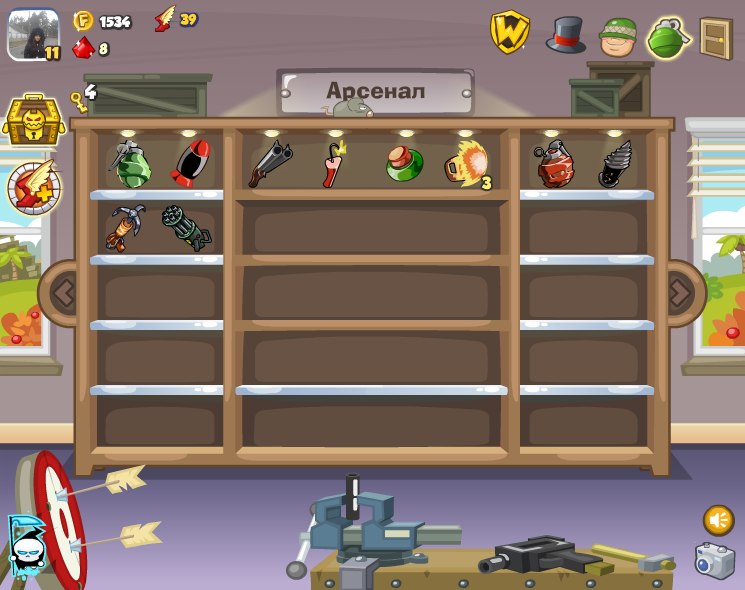Open the top hat shop

(x=566, y=35)
